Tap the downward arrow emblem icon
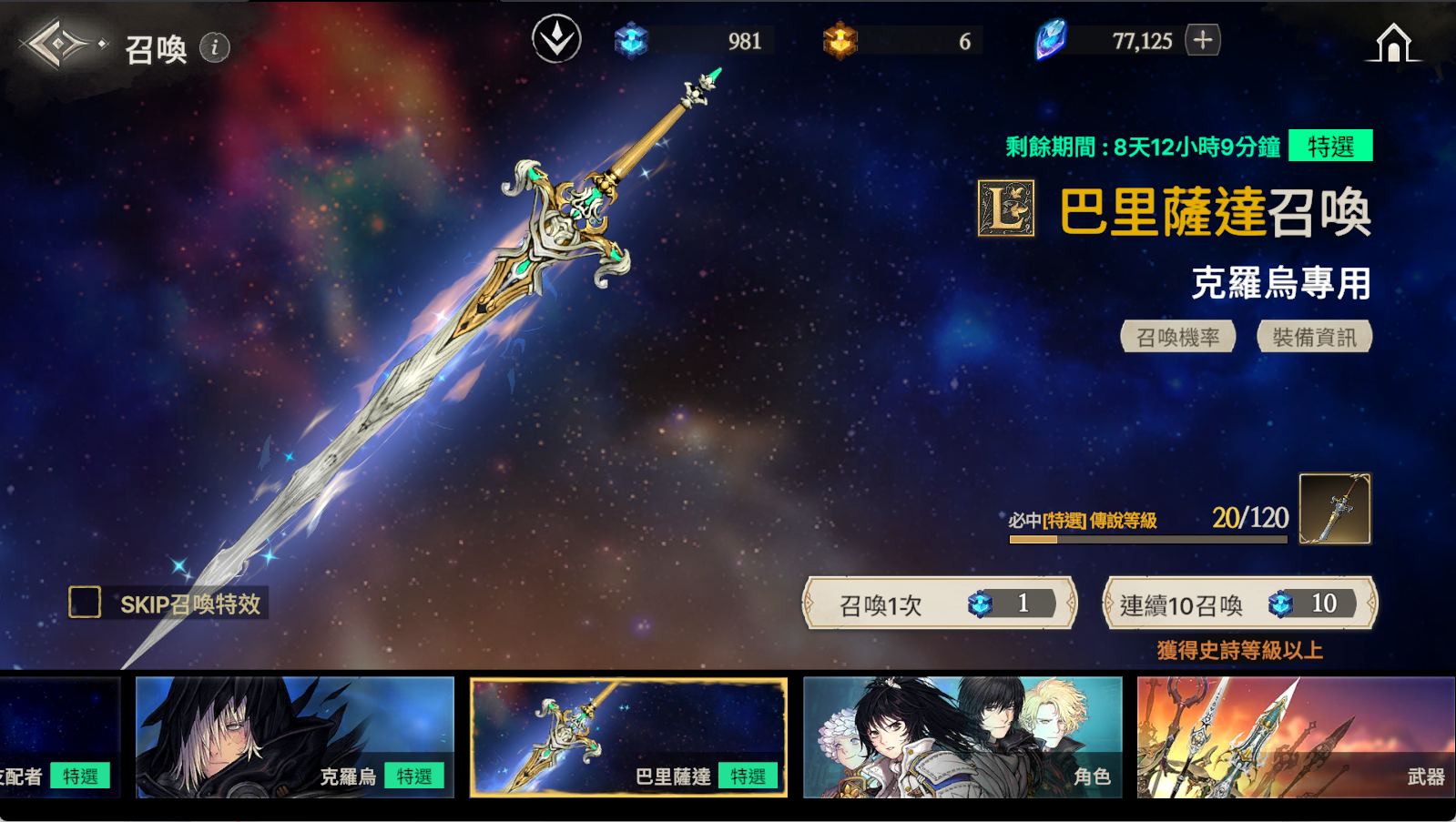Image resolution: width=1456 pixels, height=822 pixels. (556, 39)
